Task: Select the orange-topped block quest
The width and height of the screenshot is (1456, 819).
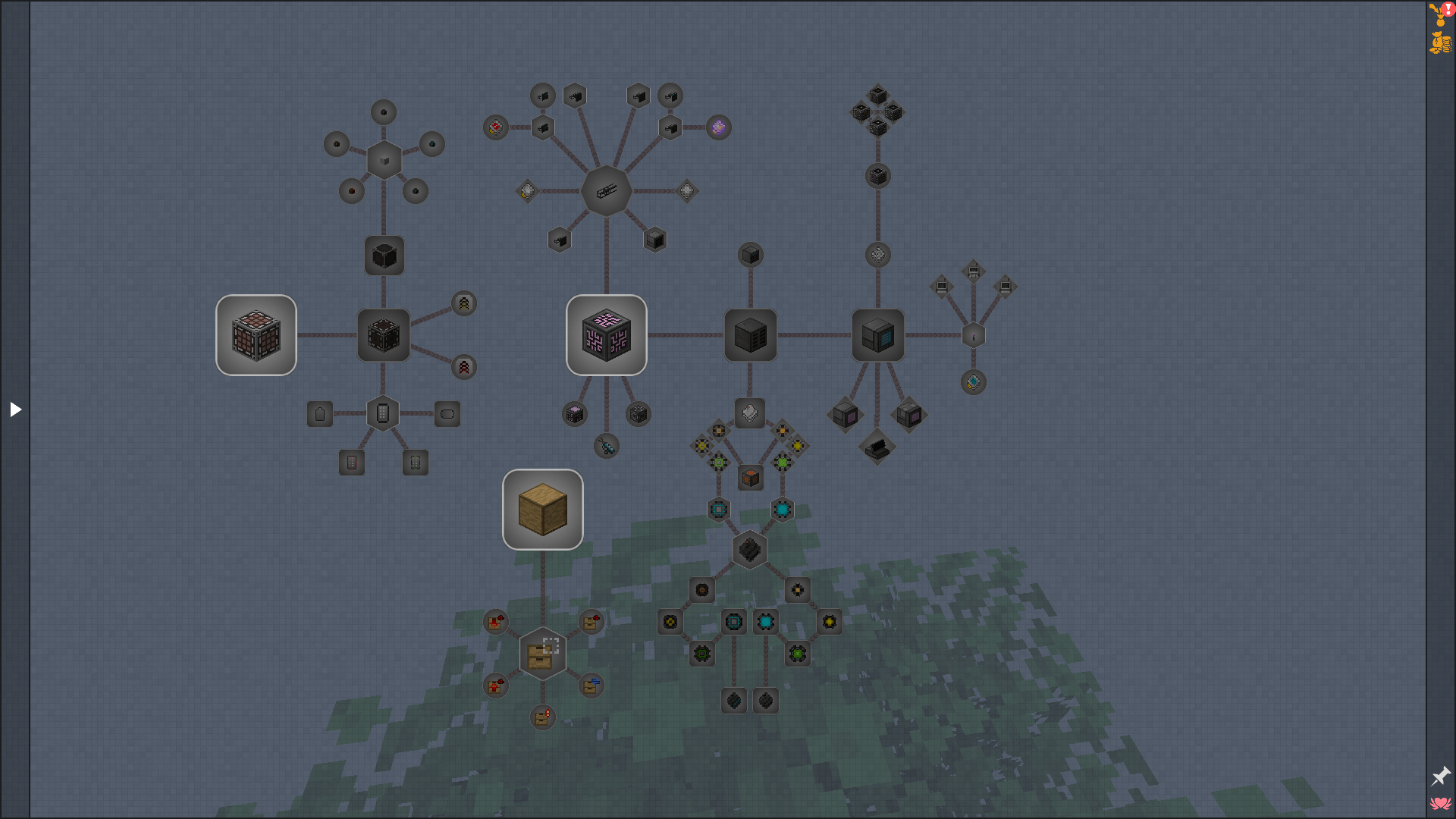Action: [751, 478]
